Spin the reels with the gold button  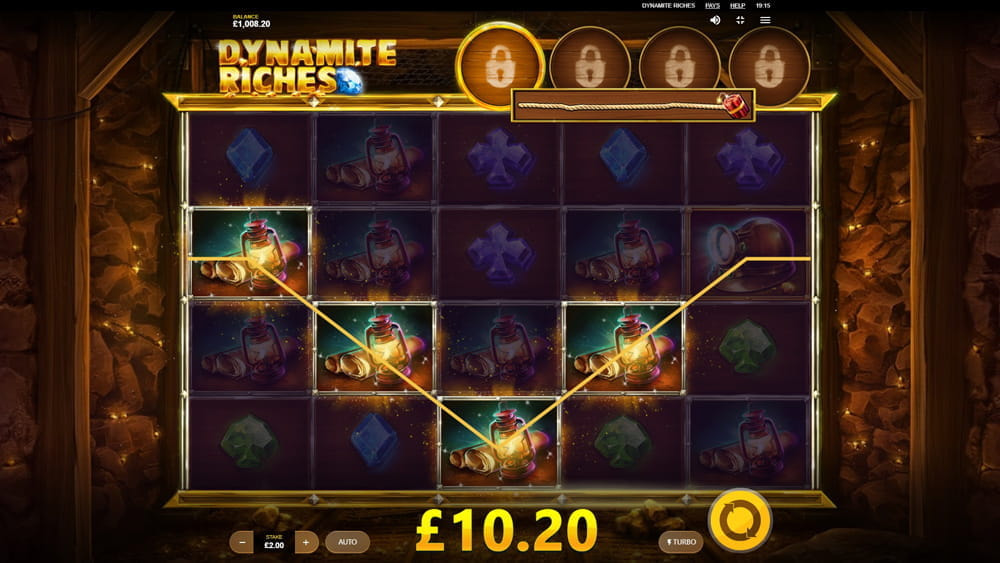pos(740,520)
